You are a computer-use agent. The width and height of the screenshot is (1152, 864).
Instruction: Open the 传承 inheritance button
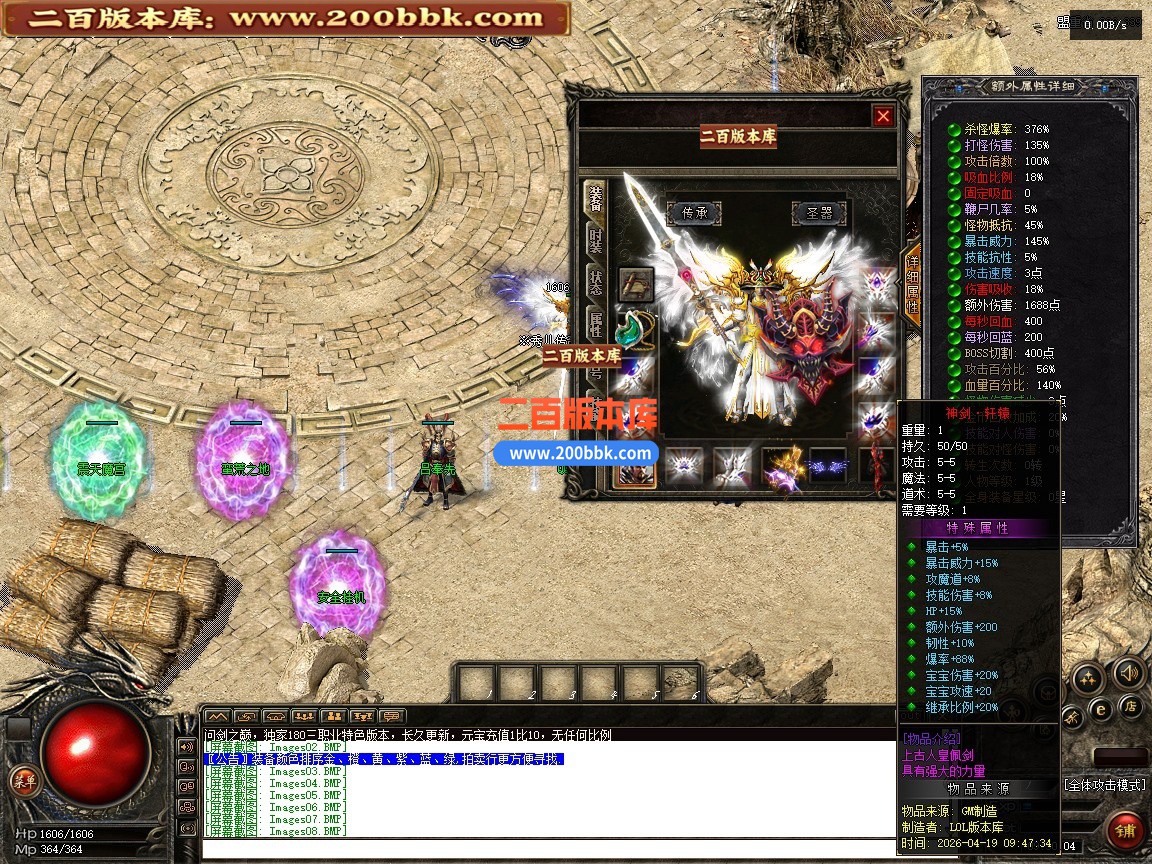click(694, 212)
